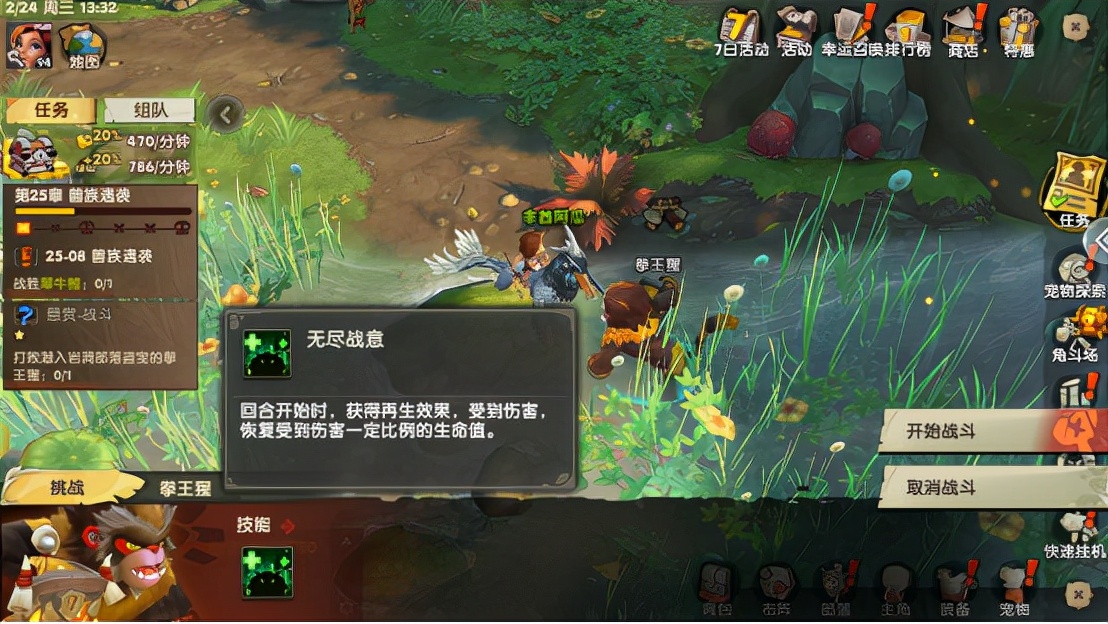Image resolution: width=1108 pixels, height=624 pixels.
Task: Open the 特惠 special offers icon
Action: point(1020,32)
